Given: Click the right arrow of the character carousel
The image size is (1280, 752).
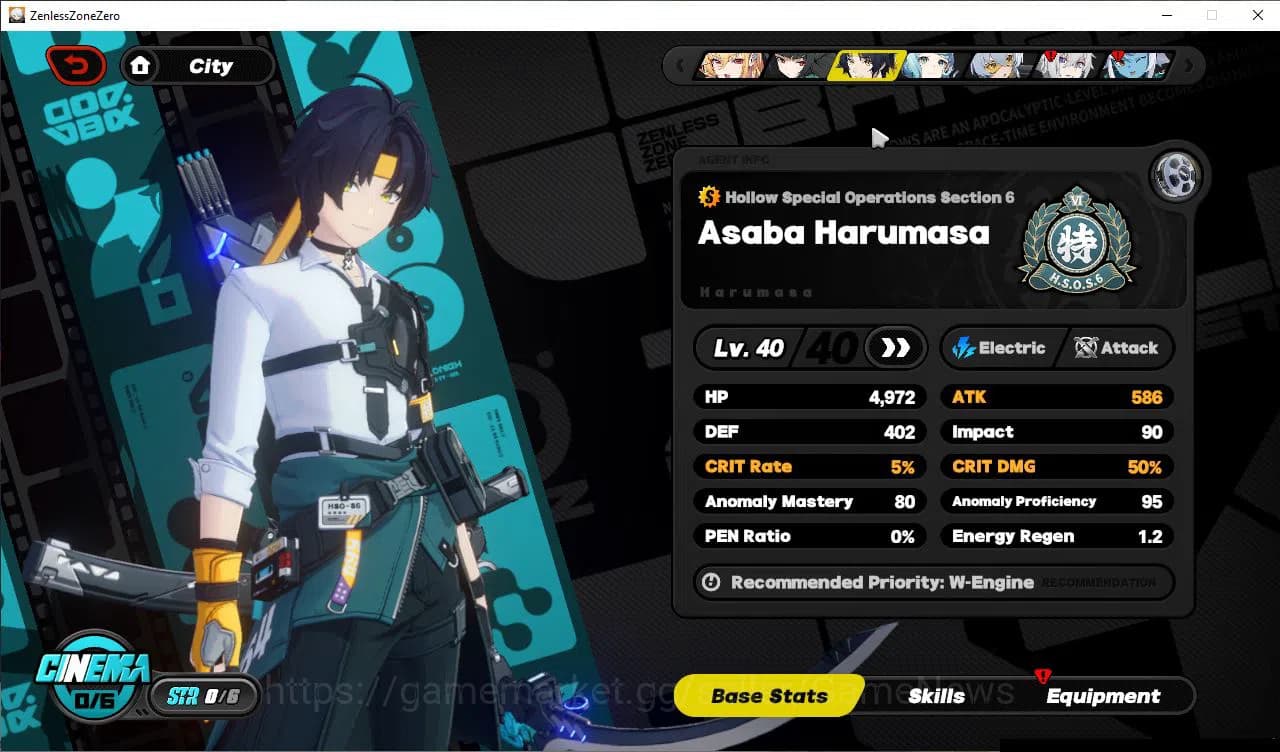Looking at the screenshot, I should click(1190, 65).
